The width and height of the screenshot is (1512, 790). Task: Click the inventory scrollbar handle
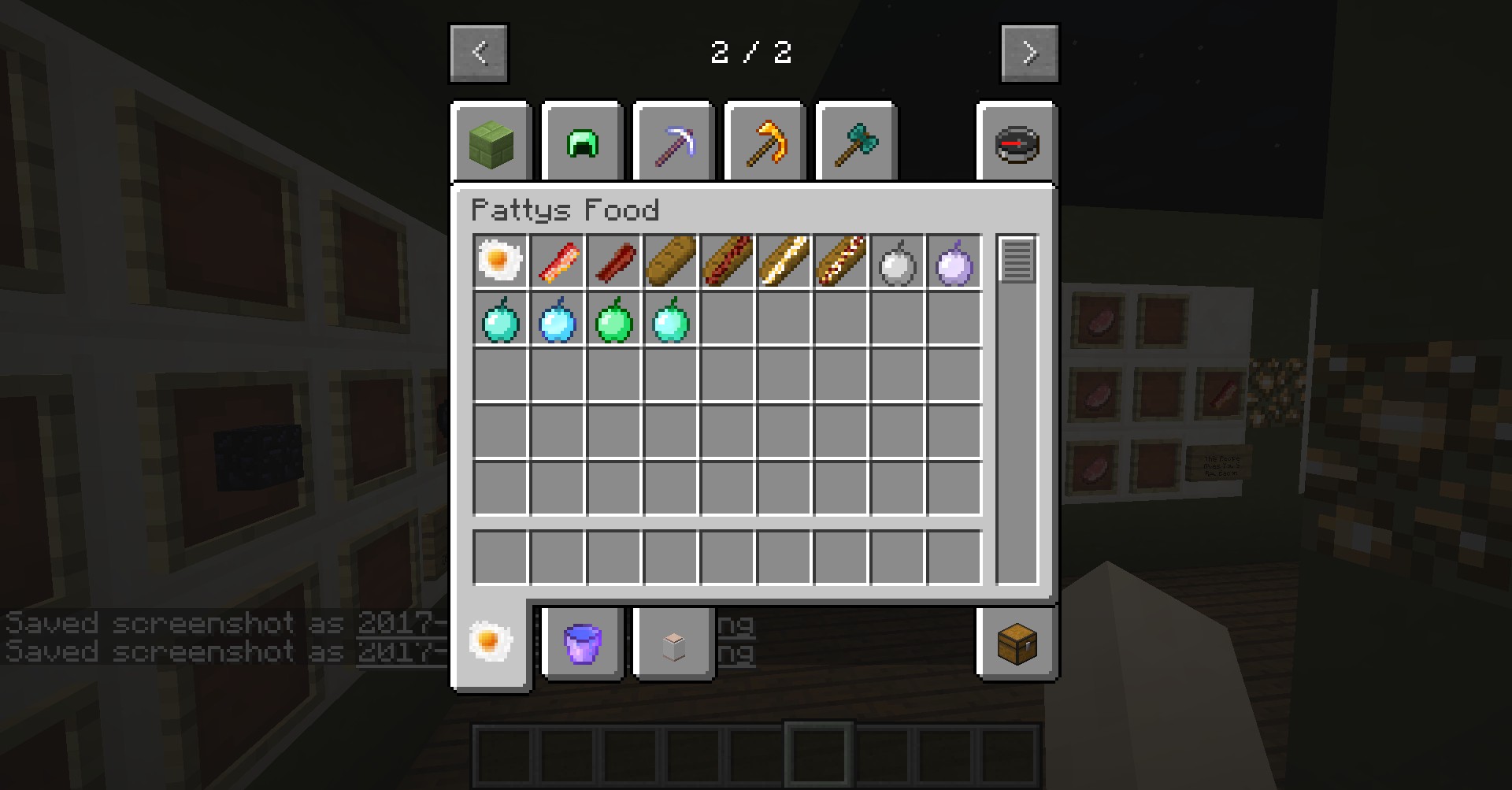[1017, 259]
